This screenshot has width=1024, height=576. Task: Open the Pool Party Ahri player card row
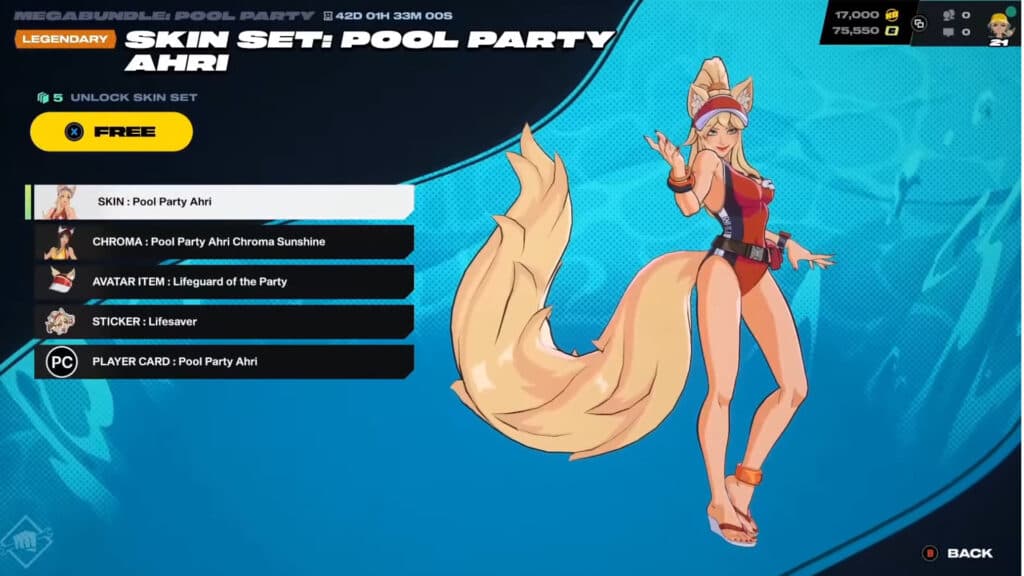(x=224, y=361)
